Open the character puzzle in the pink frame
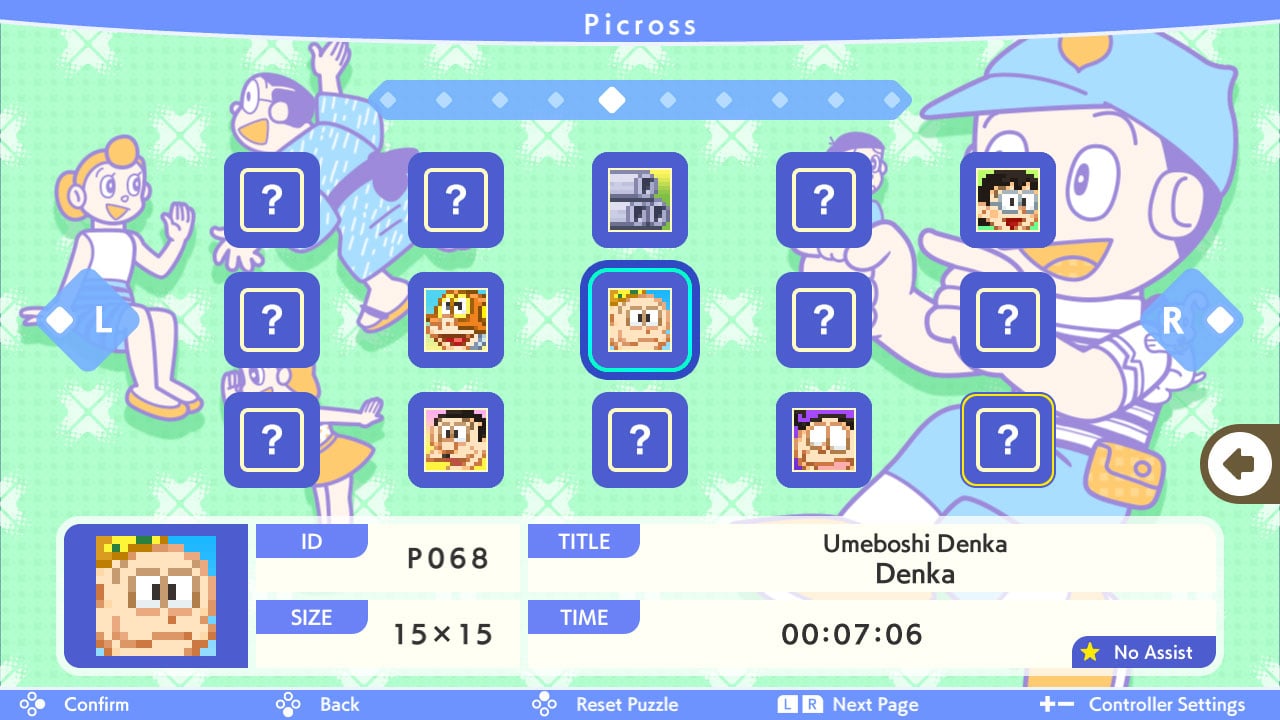The image size is (1280, 720). click(x=456, y=441)
